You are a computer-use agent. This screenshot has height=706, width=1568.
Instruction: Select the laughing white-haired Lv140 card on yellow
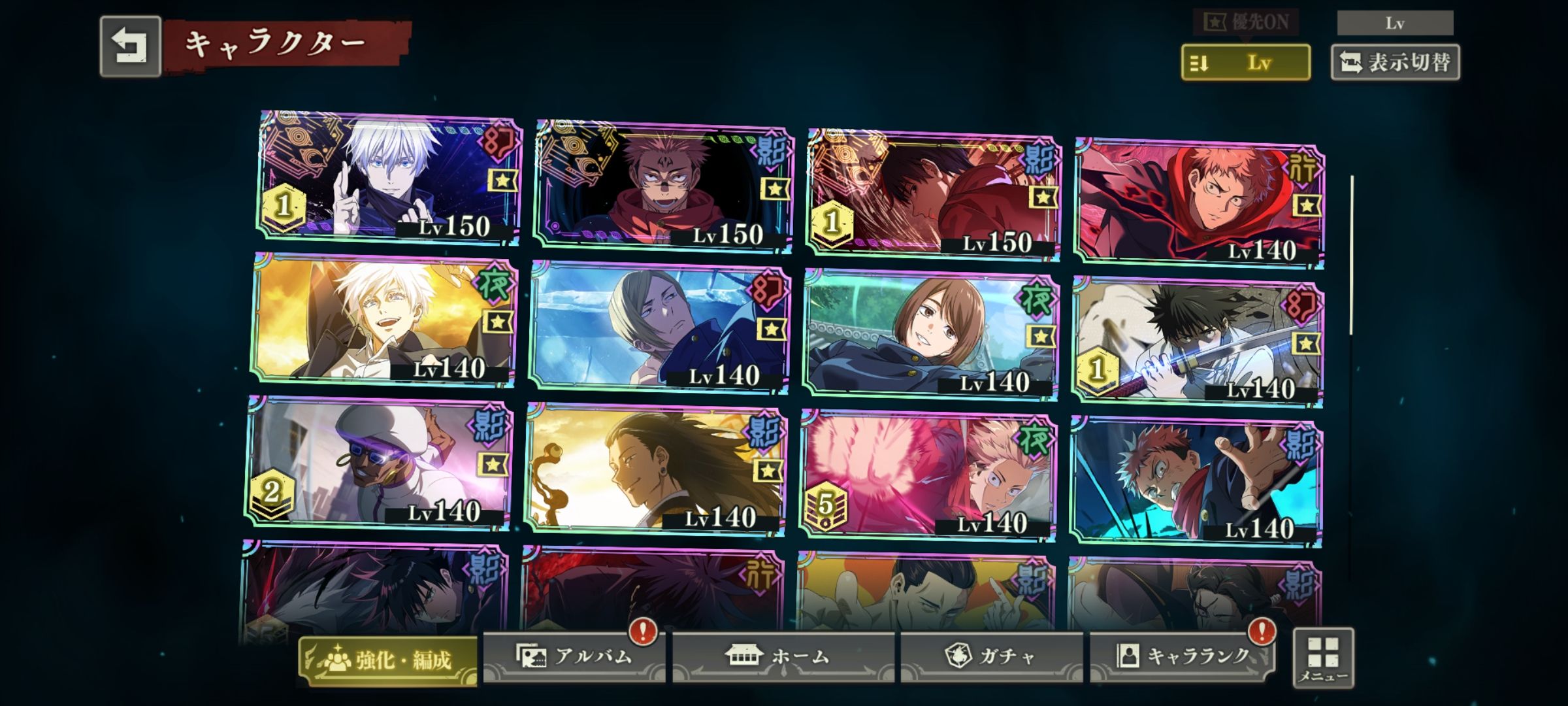[x=384, y=320]
